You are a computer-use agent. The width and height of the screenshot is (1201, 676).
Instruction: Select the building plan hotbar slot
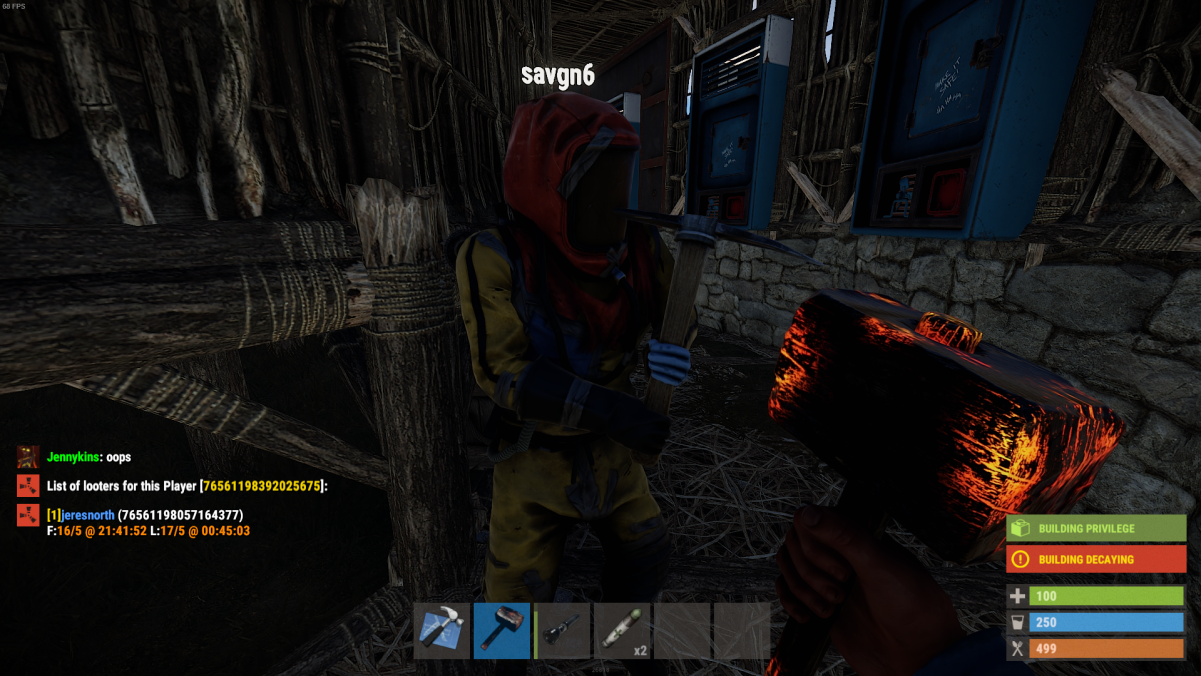441,630
